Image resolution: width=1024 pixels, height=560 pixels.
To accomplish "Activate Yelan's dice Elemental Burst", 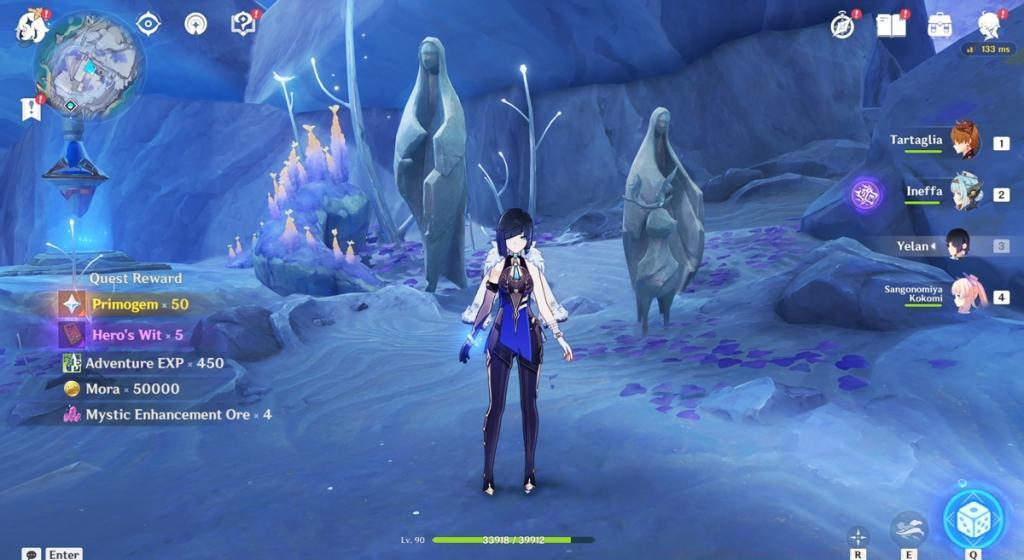I will pyautogui.click(x=974, y=519).
